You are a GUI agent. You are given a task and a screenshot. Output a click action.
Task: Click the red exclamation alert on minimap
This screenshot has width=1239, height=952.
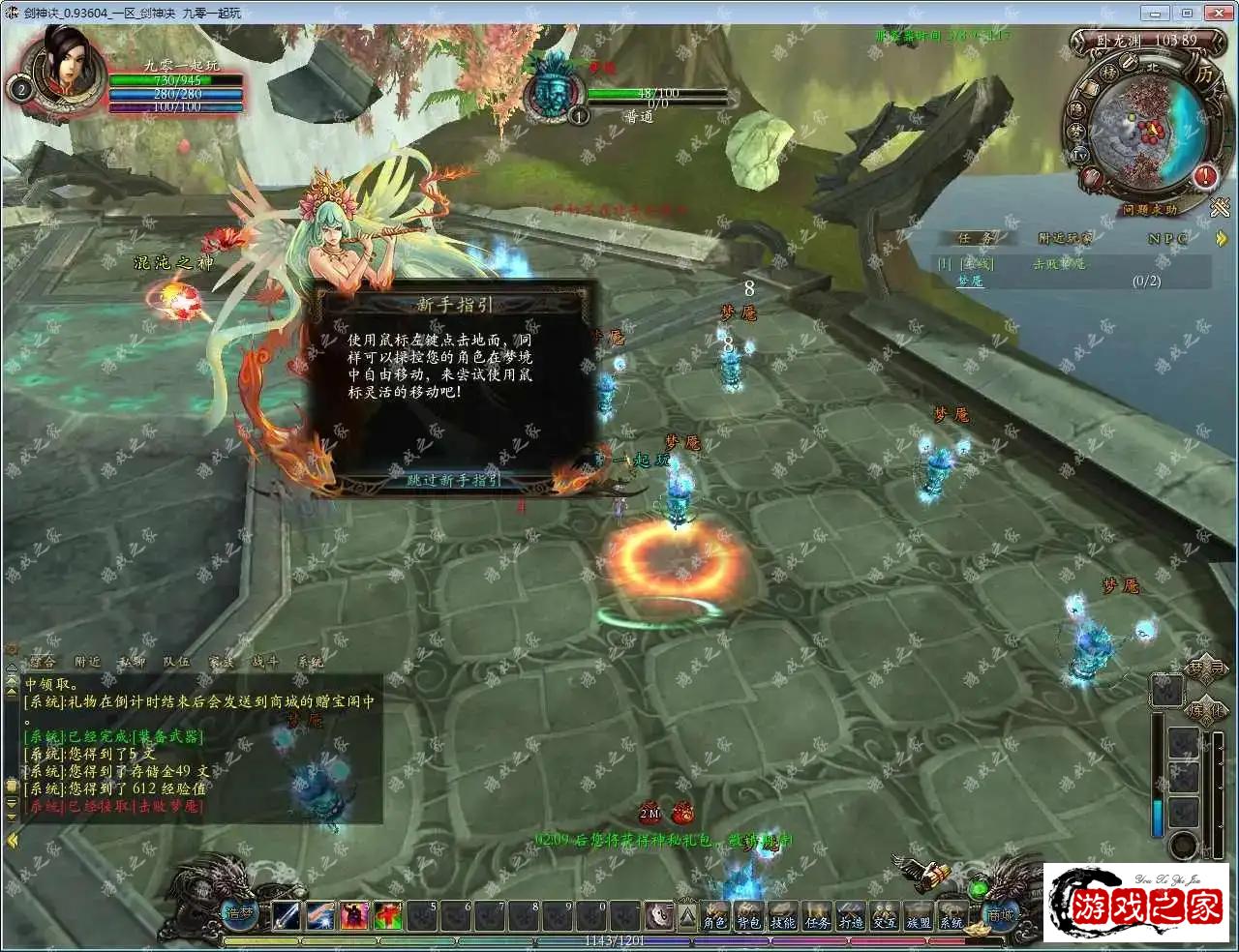point(1205,176)
